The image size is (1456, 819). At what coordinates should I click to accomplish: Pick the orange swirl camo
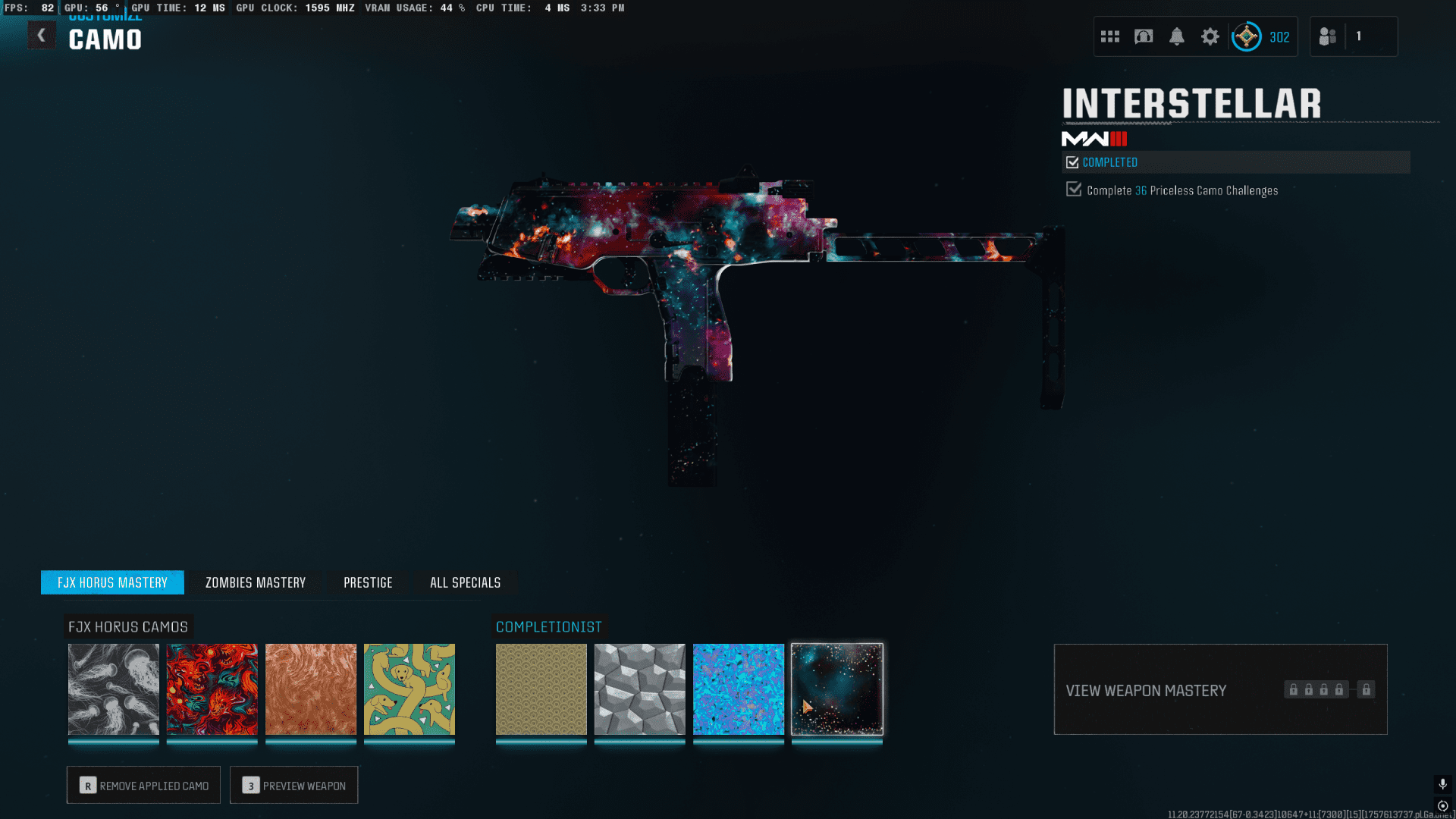(x=311, y=689)
